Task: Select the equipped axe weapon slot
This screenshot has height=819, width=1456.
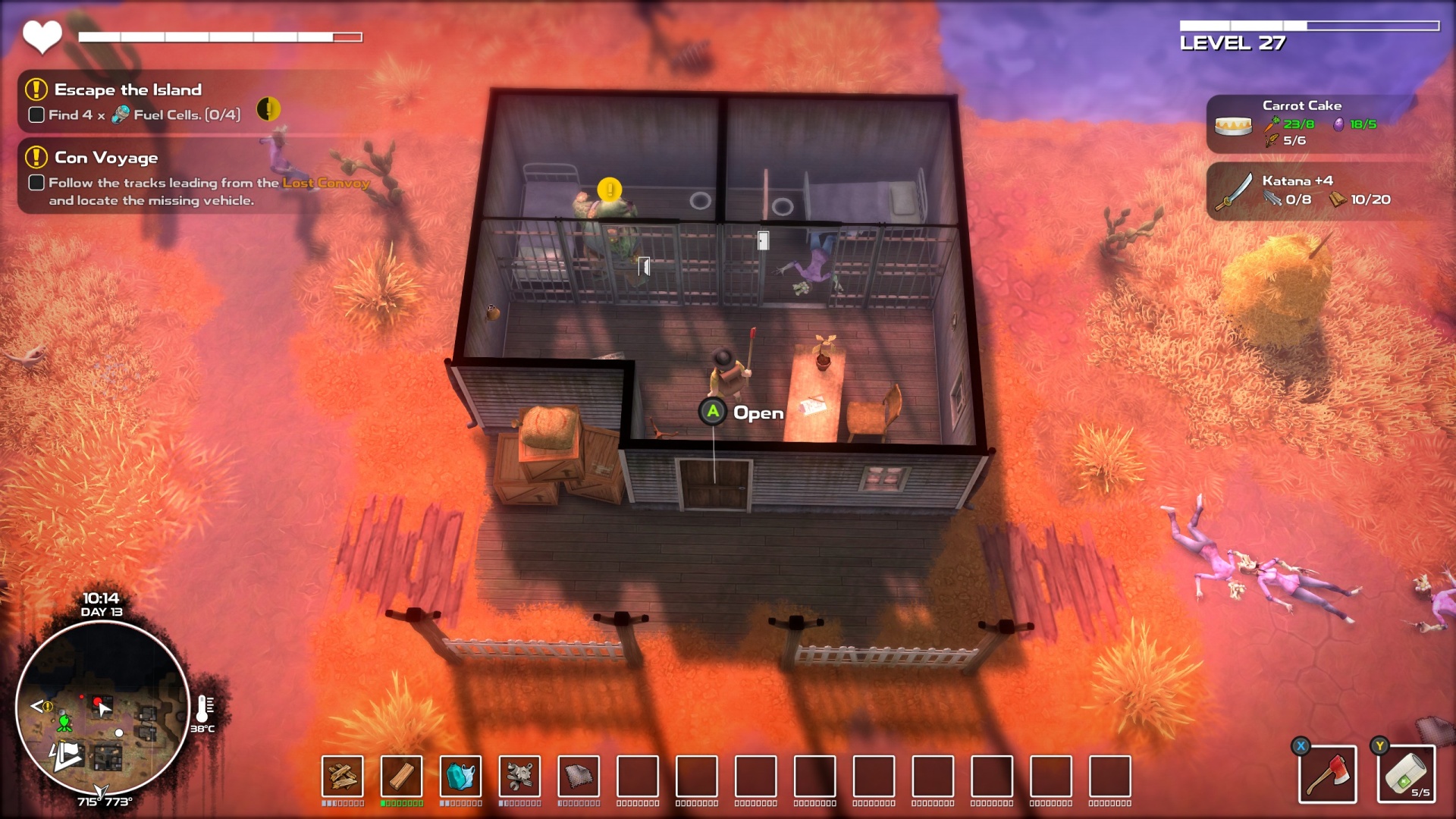Action: [x=1327, y=775]
